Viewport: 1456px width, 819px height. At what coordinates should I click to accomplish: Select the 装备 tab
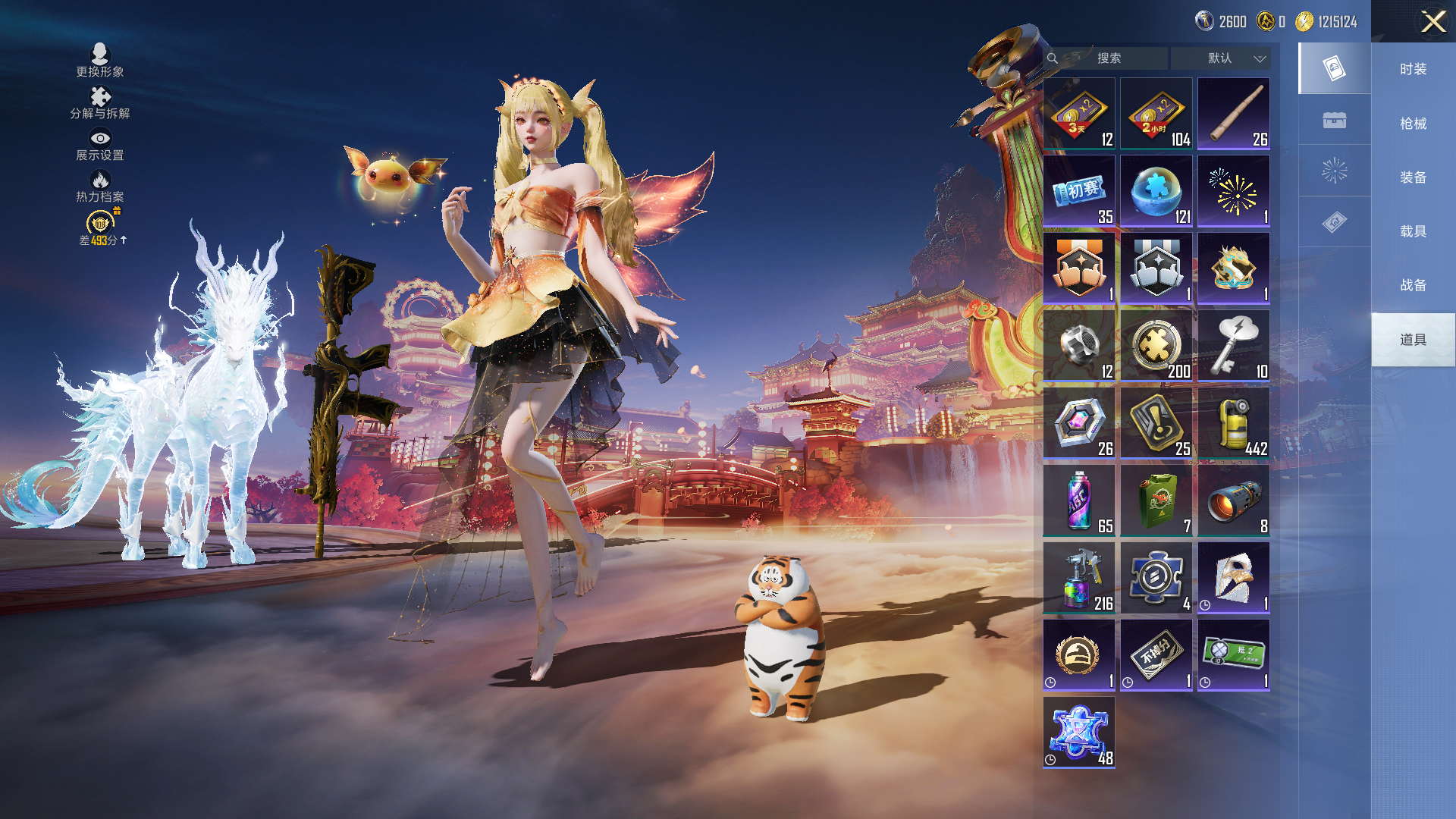pos(1413,177)
